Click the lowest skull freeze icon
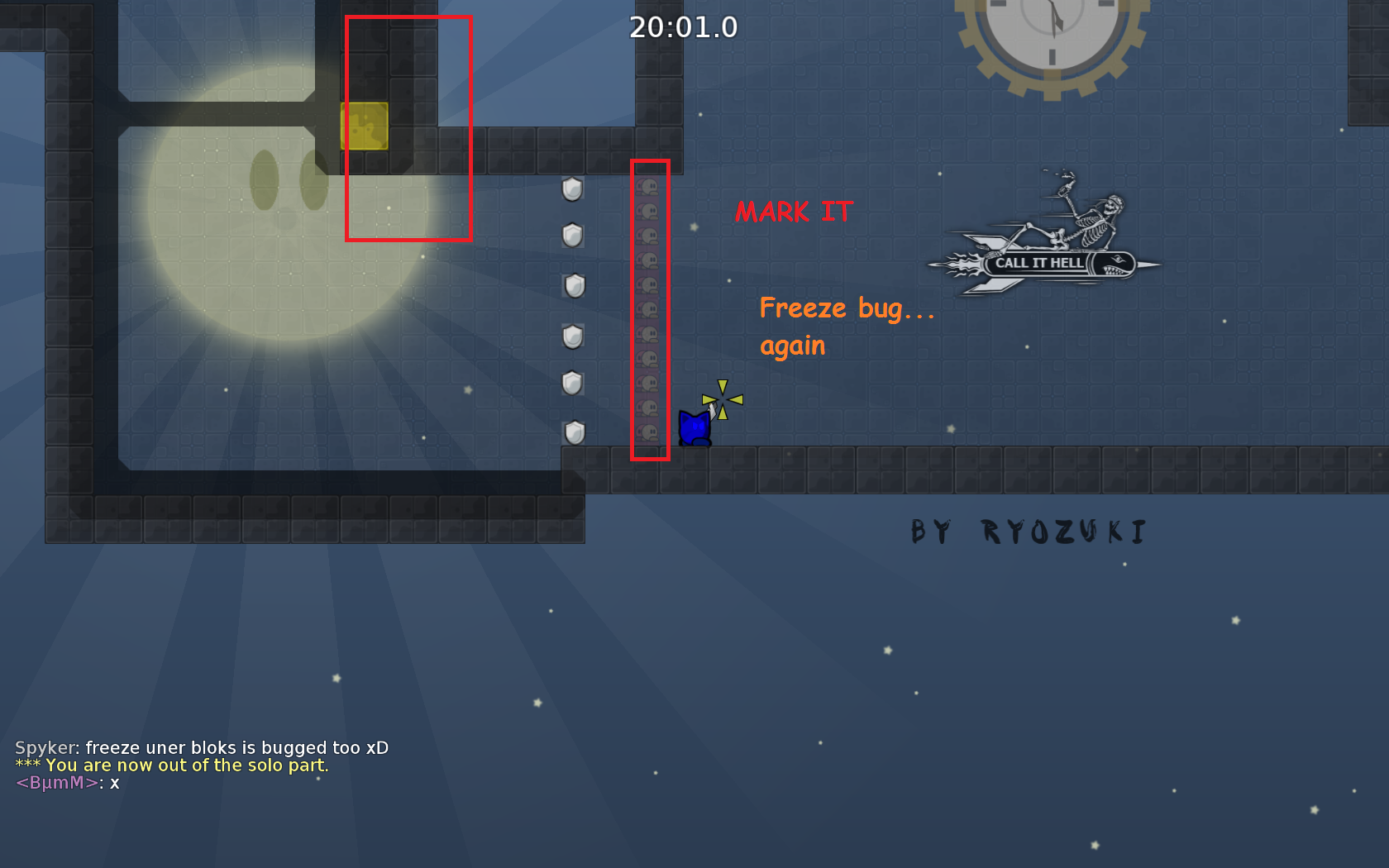Screen dimensions: 1389x868 [650, 430]
